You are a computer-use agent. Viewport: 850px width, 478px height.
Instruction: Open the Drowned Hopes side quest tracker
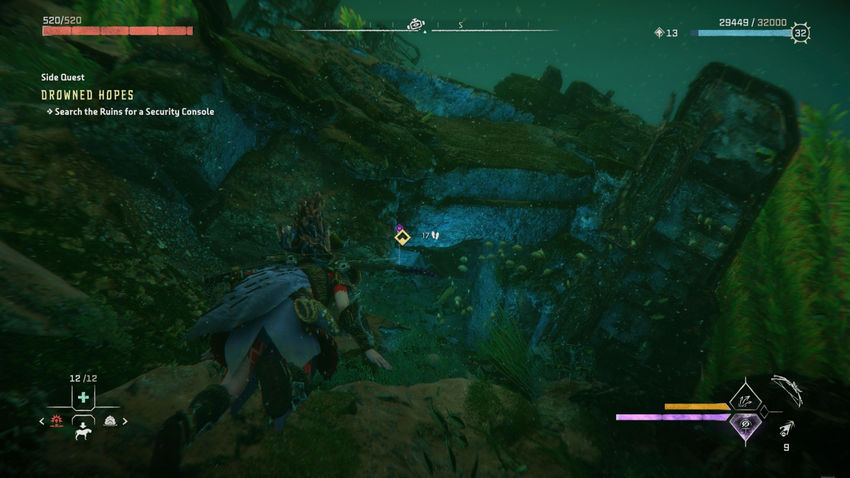click(x=88, y=95)
